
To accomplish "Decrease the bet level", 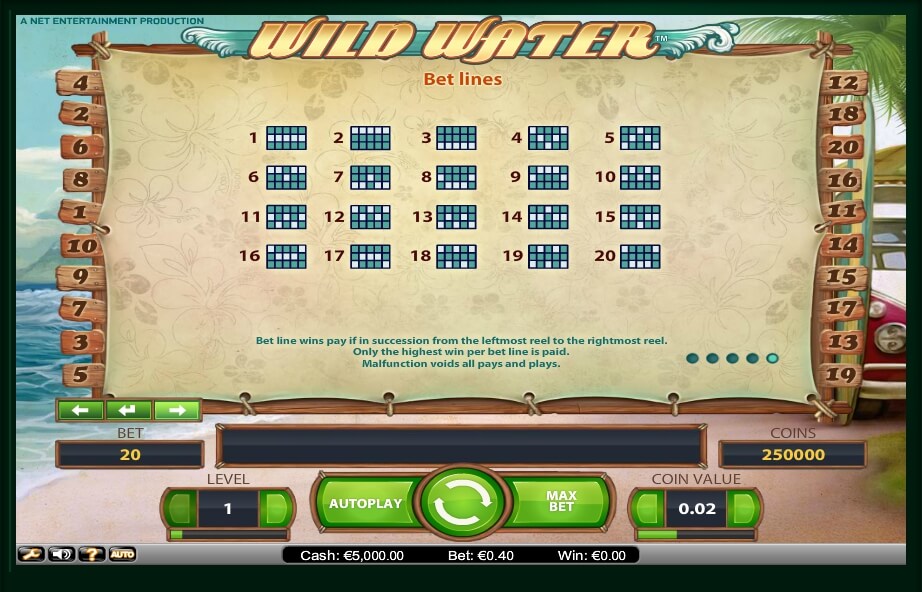I will [x=181, y=508].
